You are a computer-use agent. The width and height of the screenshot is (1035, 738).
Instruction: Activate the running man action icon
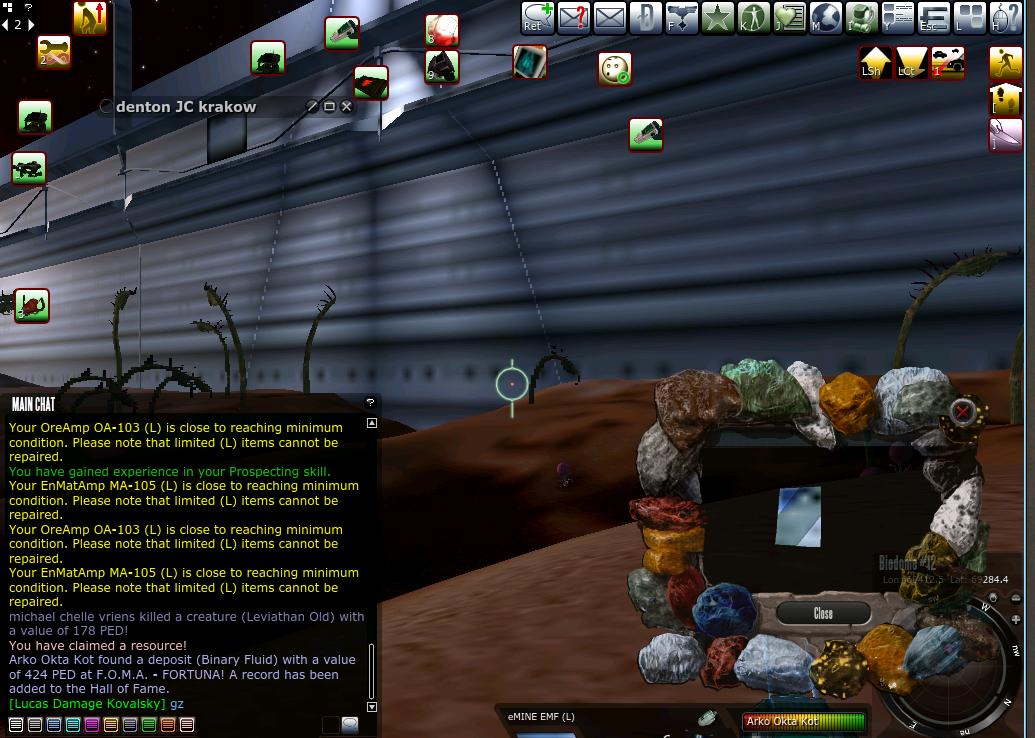(1005, 62)
